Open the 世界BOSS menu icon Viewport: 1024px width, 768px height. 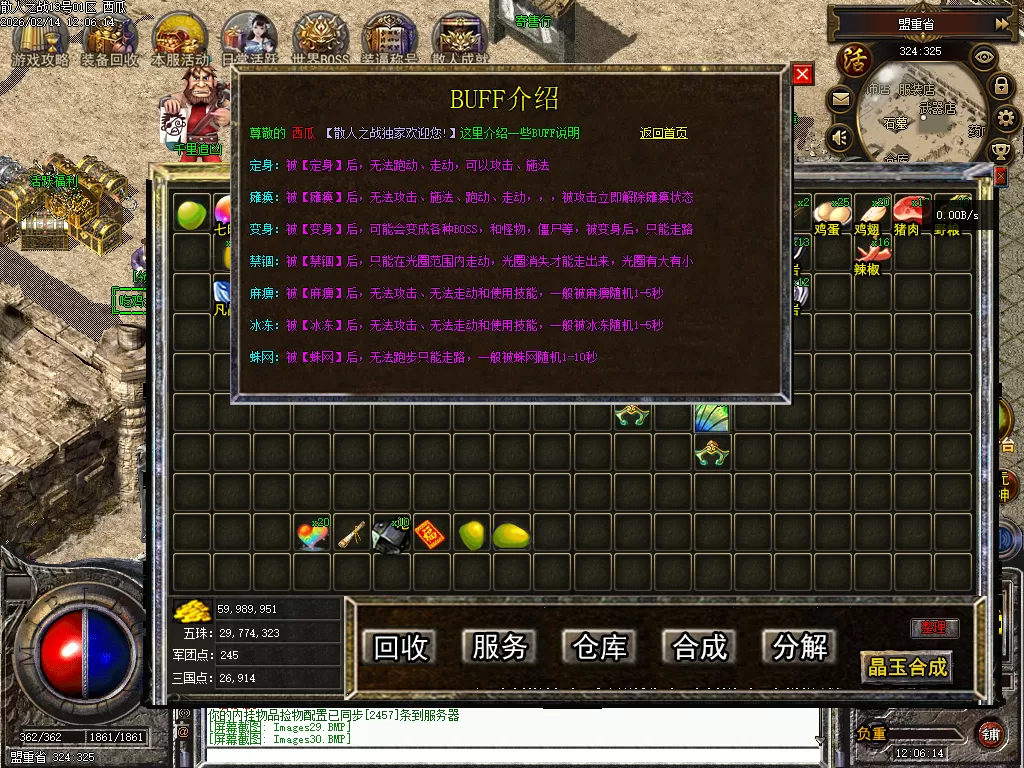[x=320, y=40]
